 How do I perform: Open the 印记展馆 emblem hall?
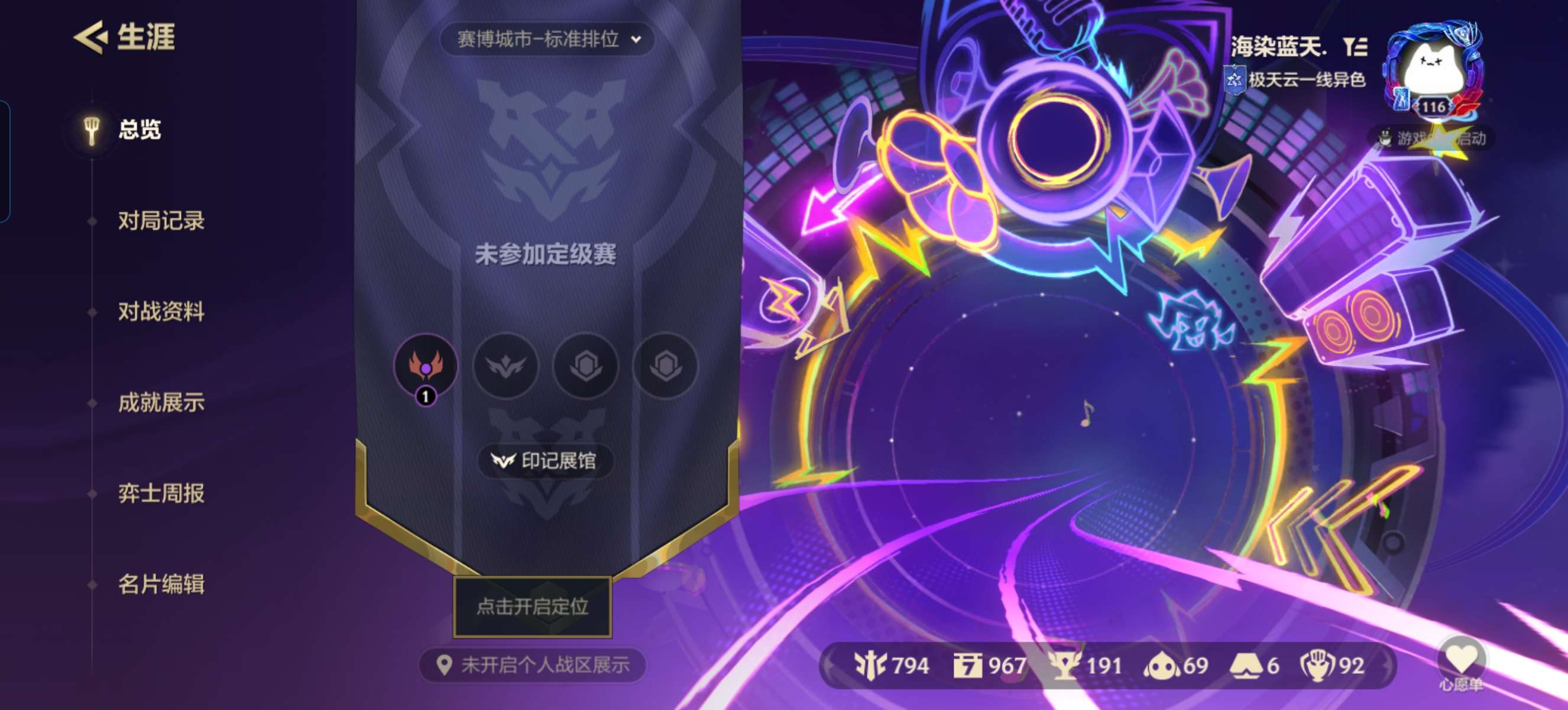pyautogui.click(x=545, y=461)
